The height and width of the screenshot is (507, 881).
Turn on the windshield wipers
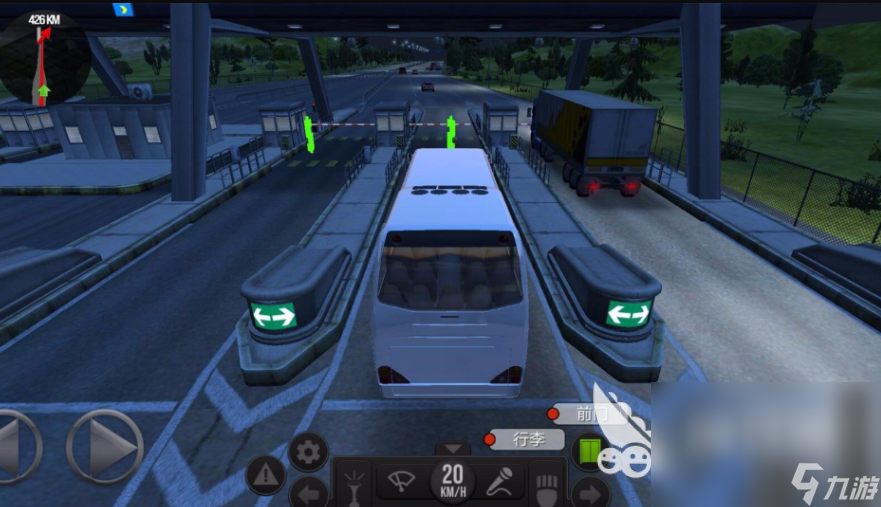click(x=398, y=482)
